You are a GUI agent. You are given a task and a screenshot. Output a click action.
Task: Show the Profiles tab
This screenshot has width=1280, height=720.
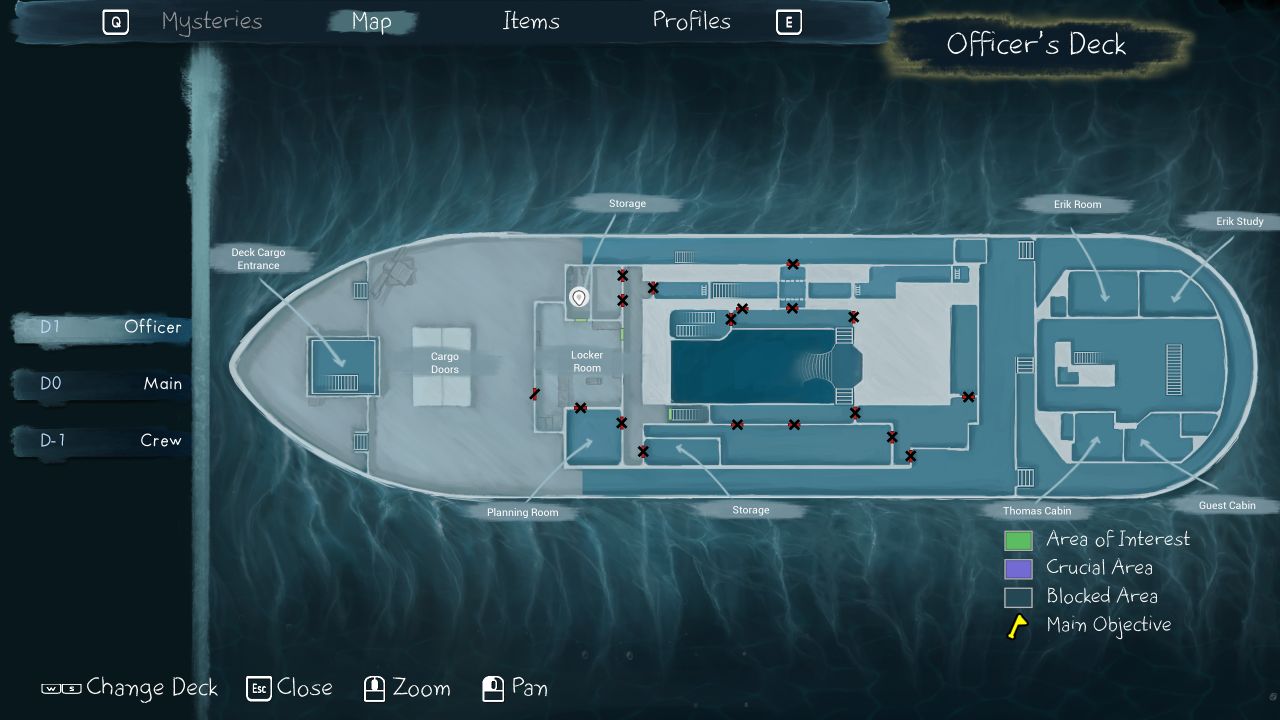692,21
